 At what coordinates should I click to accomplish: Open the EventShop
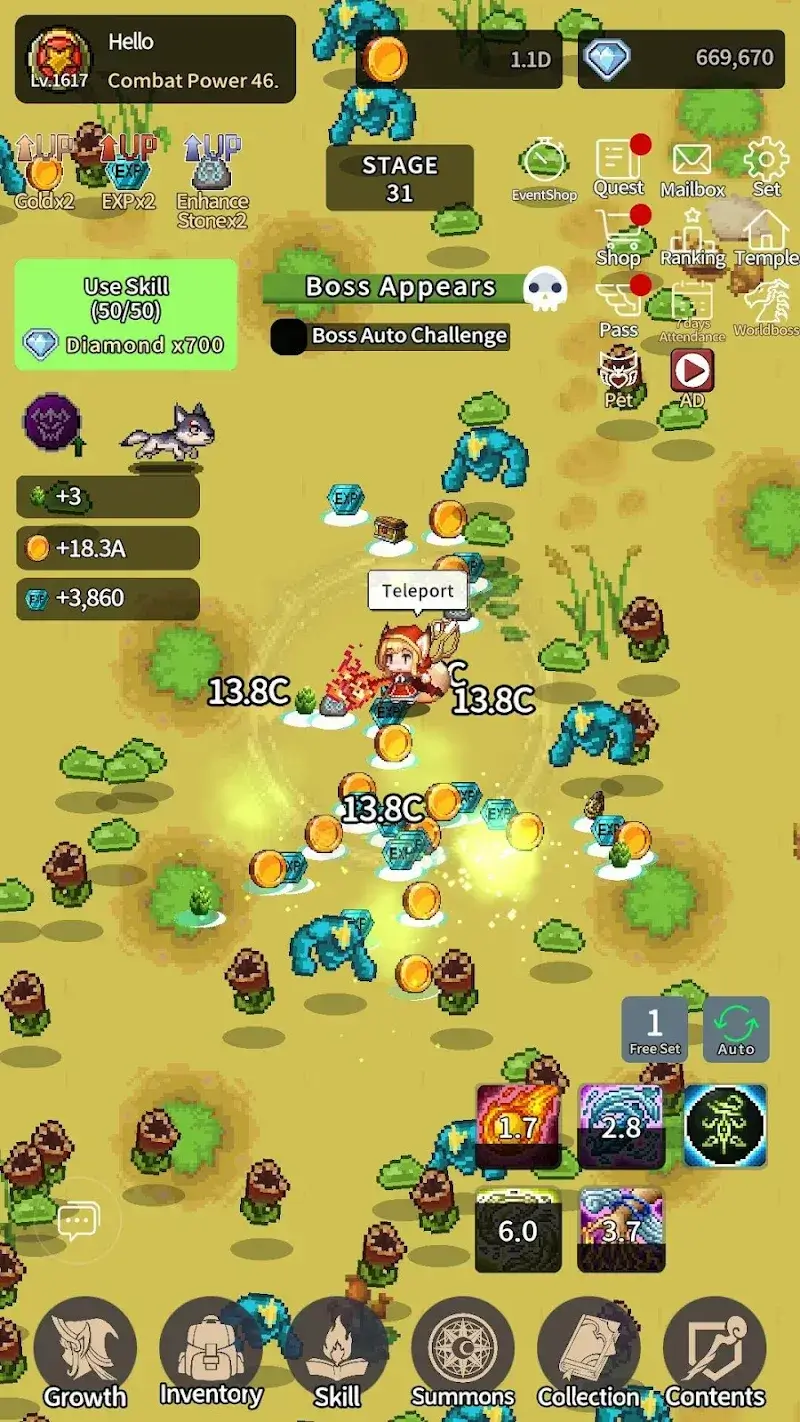544,168
